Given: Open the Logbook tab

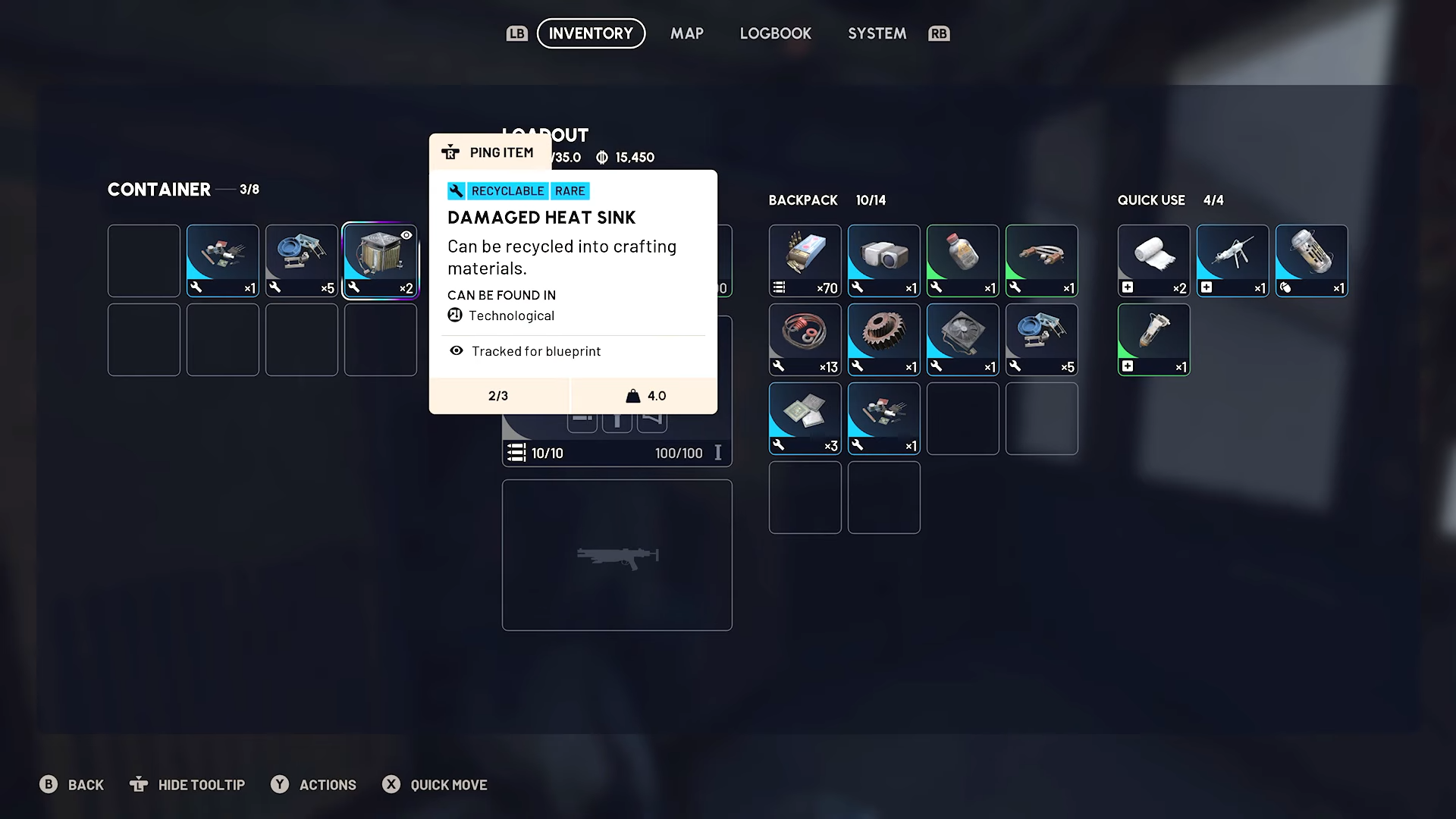Looking at the screenshot, I should [x=775, y=33].
